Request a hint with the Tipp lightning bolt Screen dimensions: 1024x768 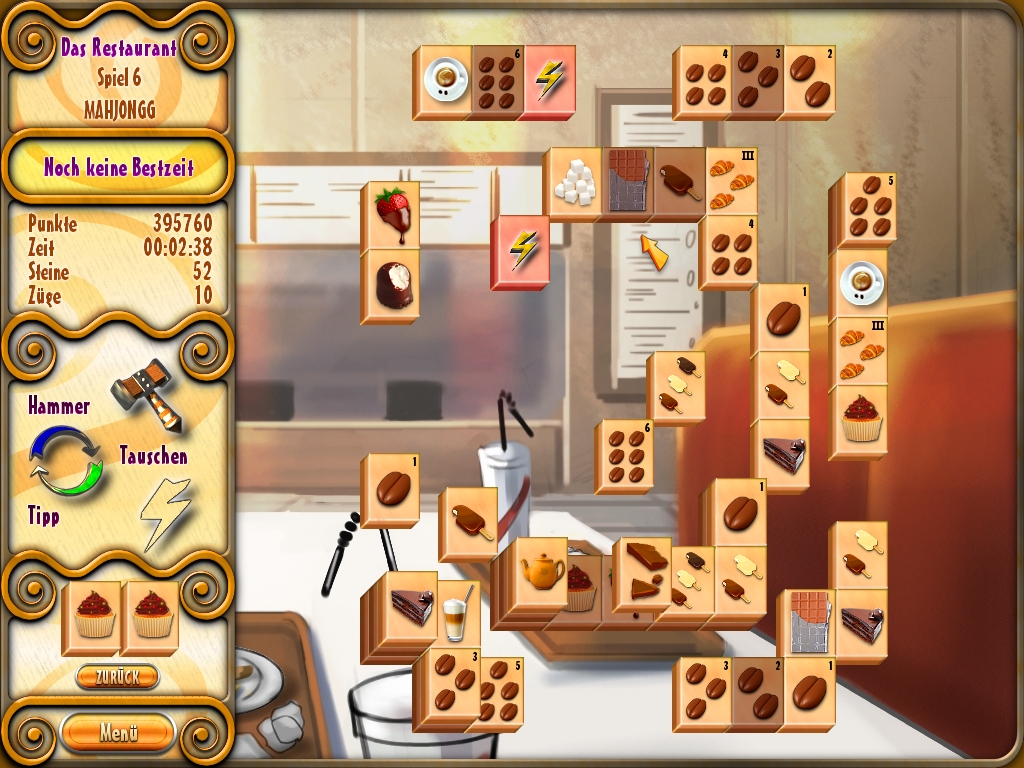coord(163,512)
